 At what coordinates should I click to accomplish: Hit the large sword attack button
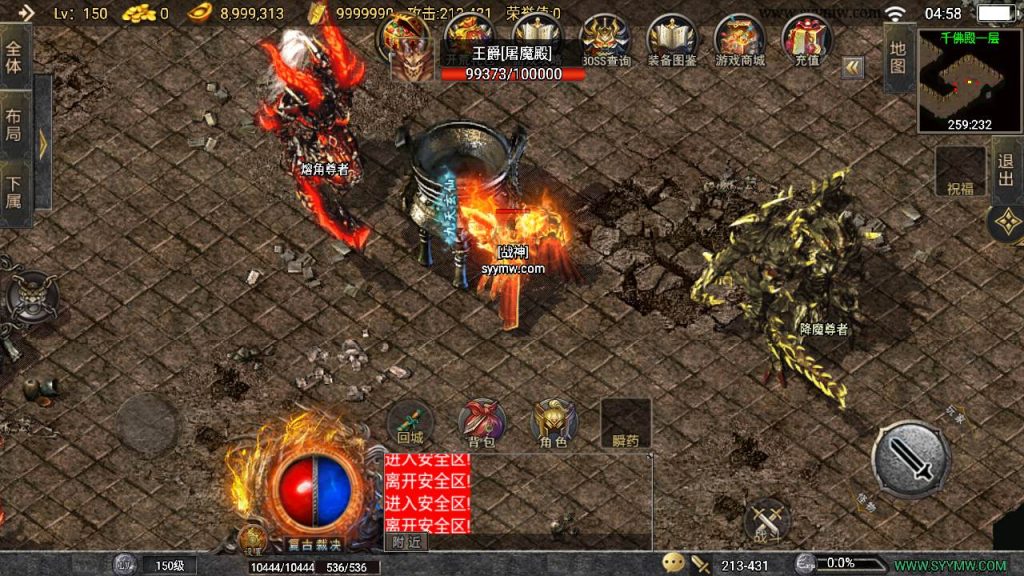point(910,458)
